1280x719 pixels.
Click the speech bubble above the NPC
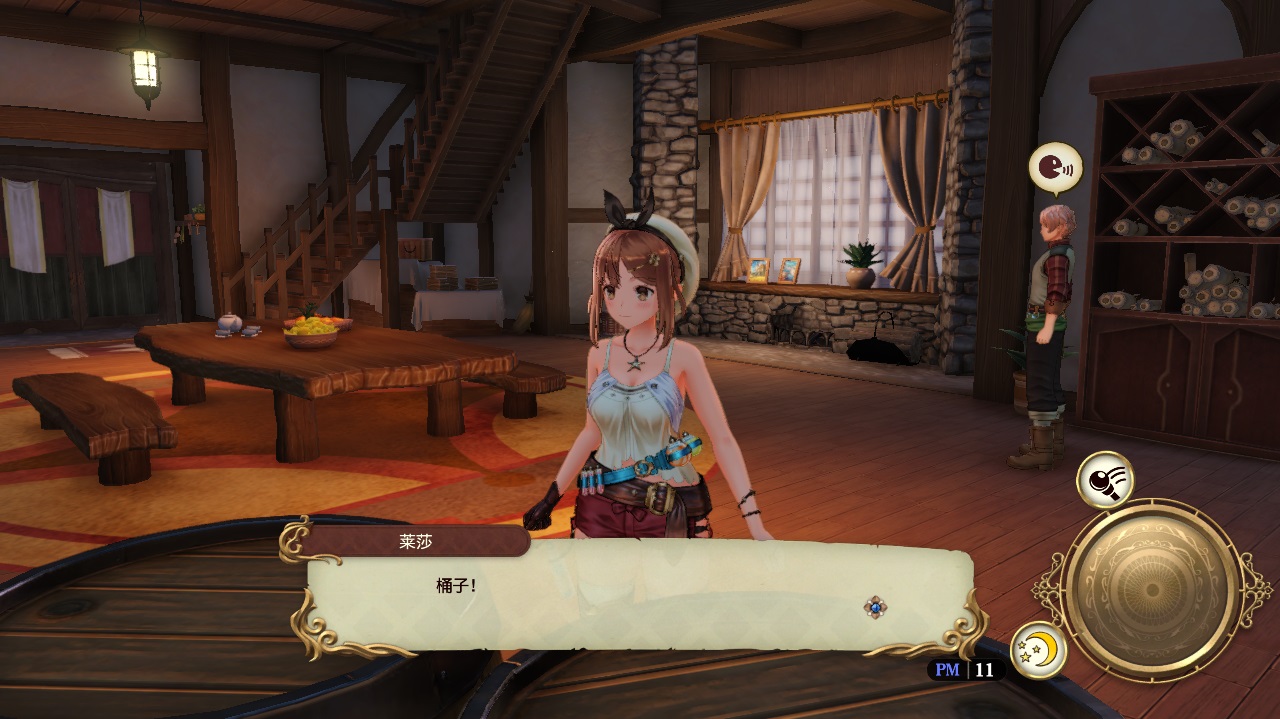[x=1055, y=167]
